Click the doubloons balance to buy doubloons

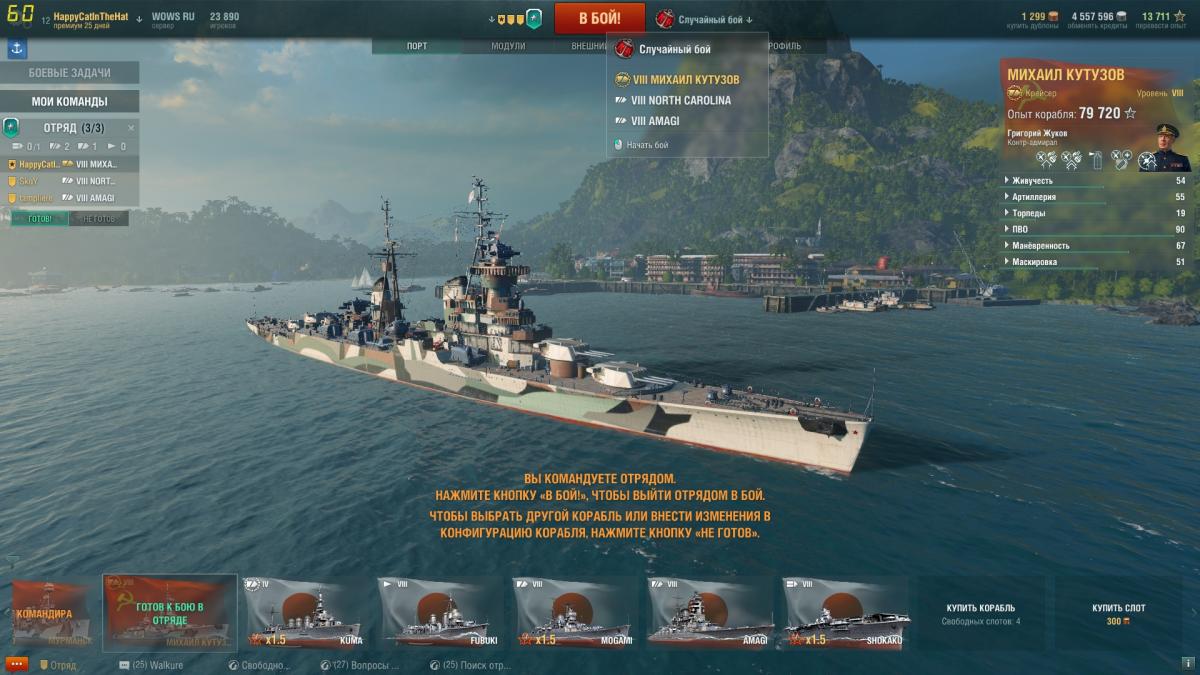1039,18
